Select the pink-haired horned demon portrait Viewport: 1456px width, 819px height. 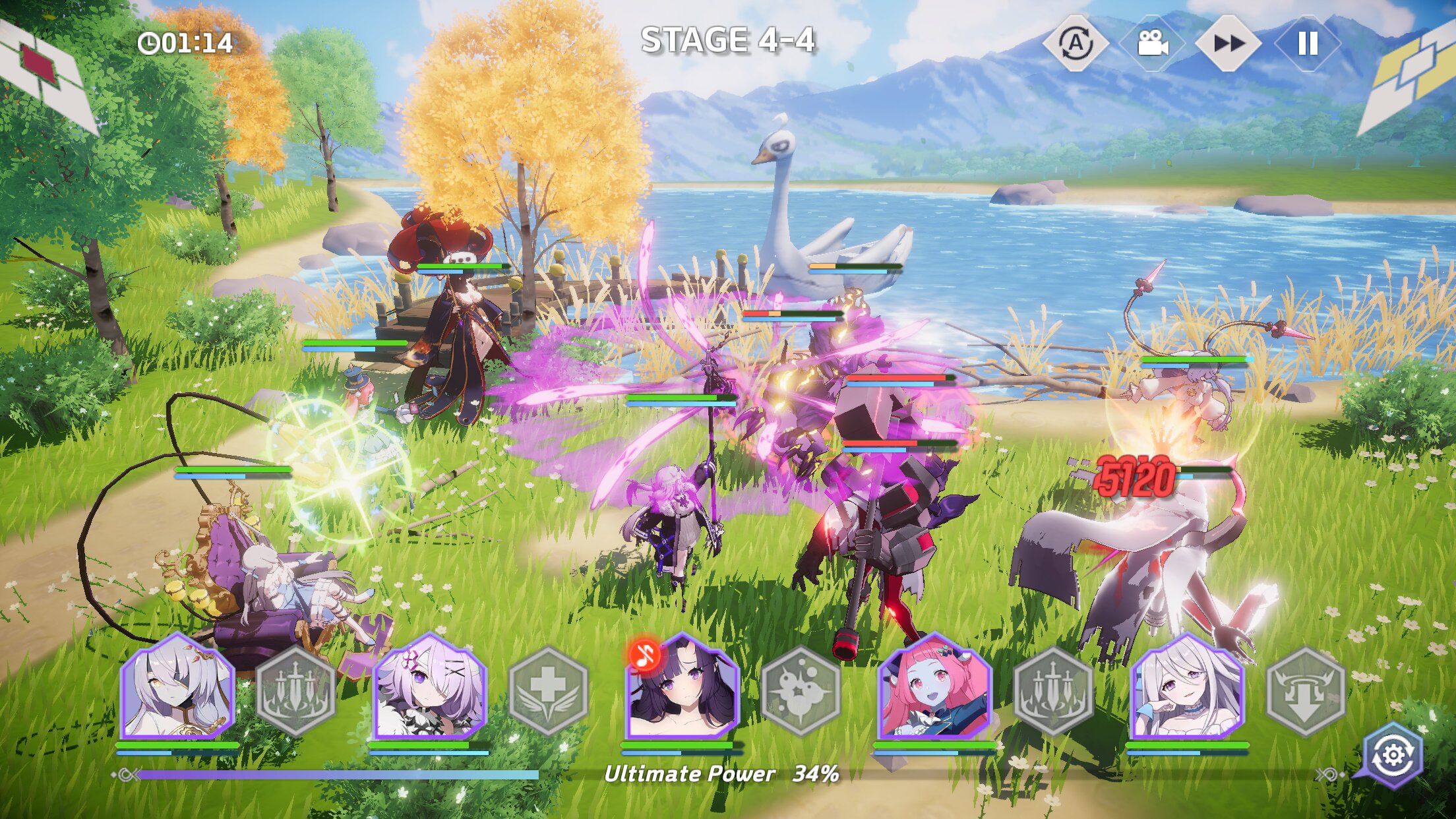pyautogui.click(x=934, y=687)
